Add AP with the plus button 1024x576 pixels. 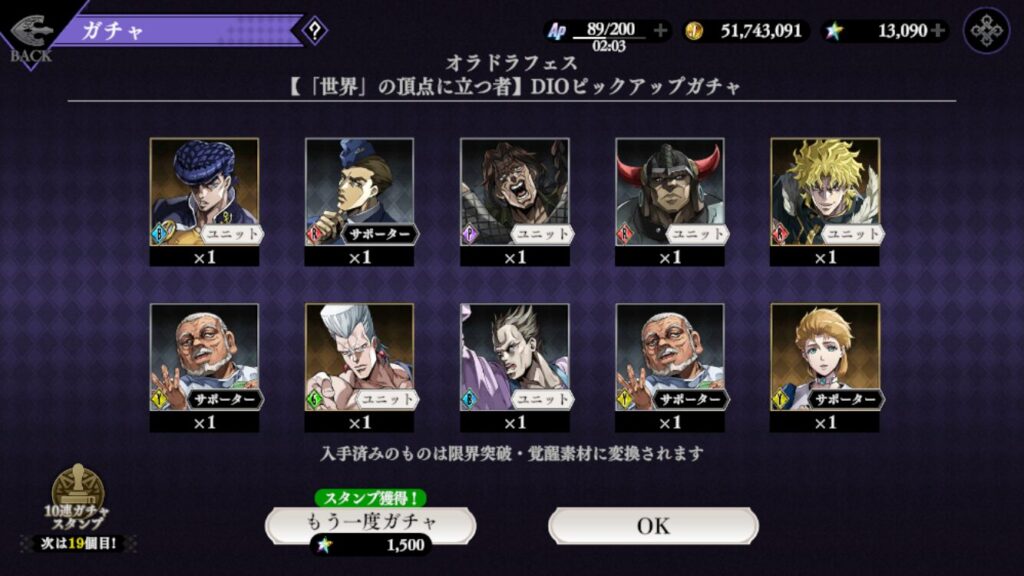[x=660, y=31]
